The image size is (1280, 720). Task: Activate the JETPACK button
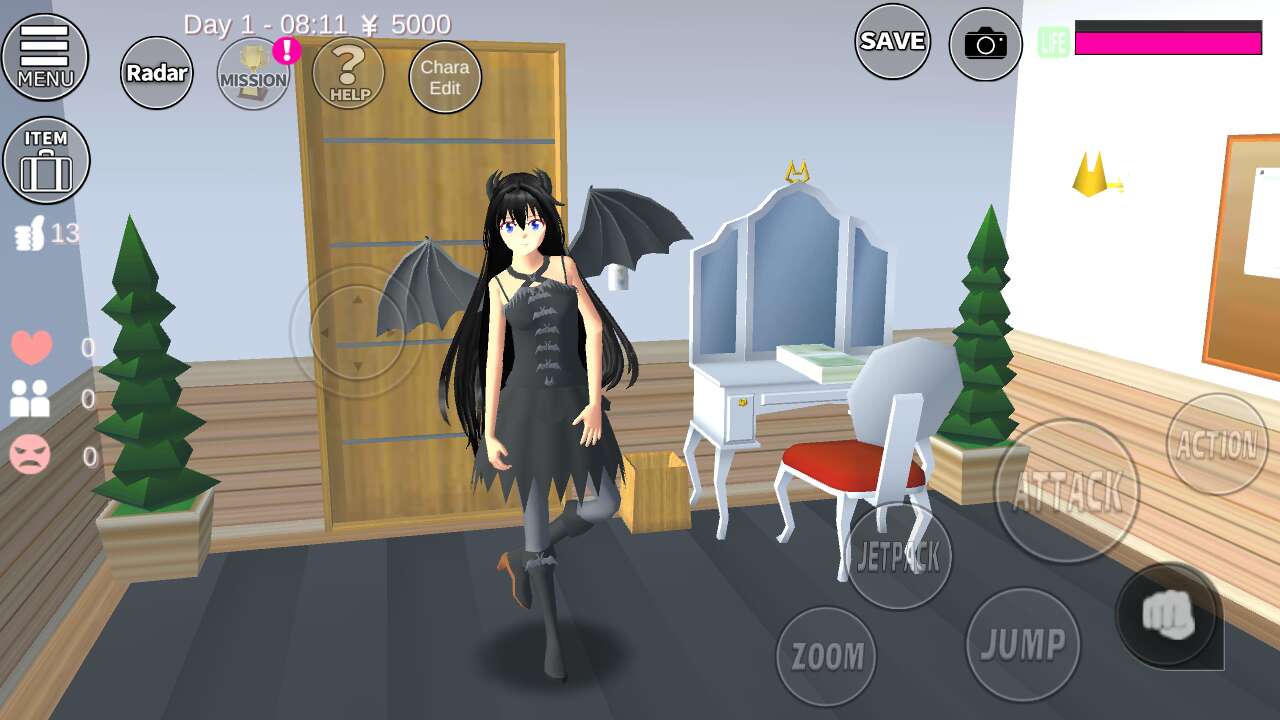point(898,556)
